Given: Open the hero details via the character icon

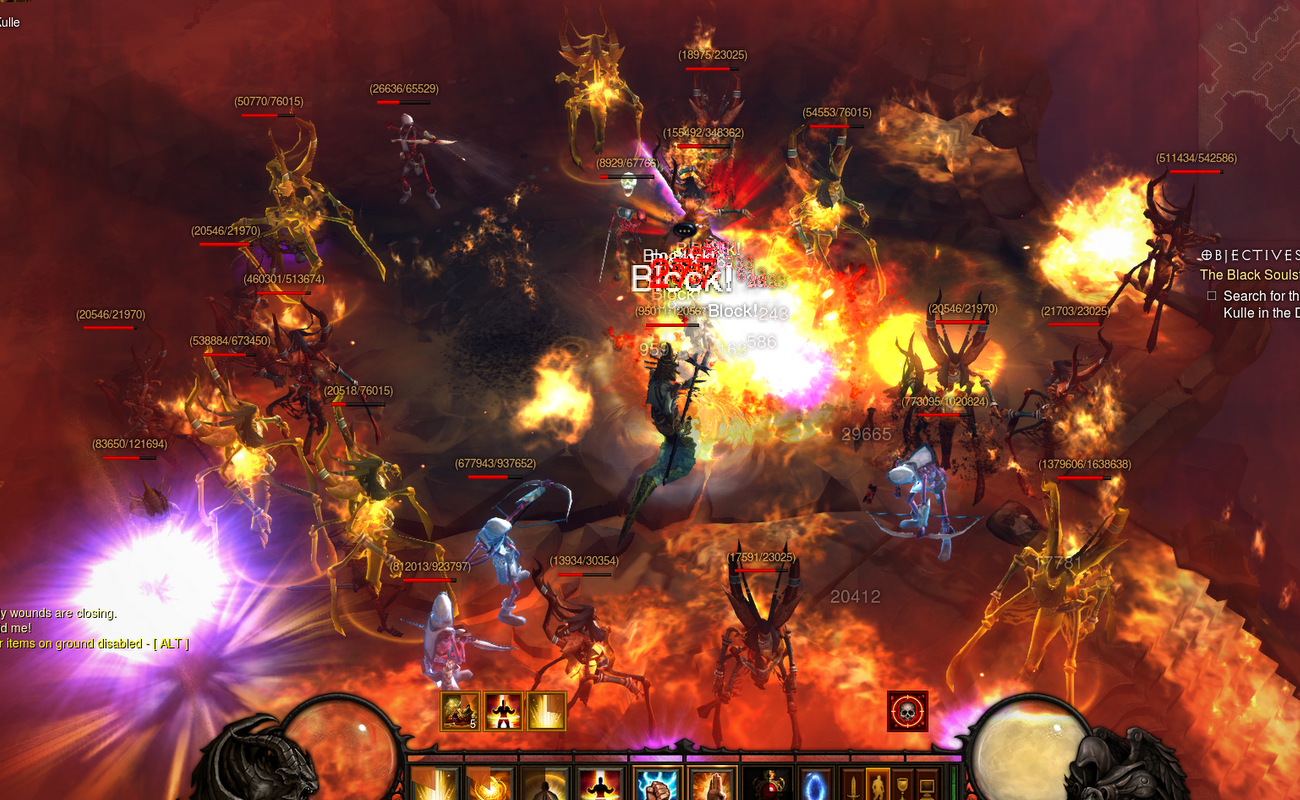Looking at the screenshot, I should 878,784.
